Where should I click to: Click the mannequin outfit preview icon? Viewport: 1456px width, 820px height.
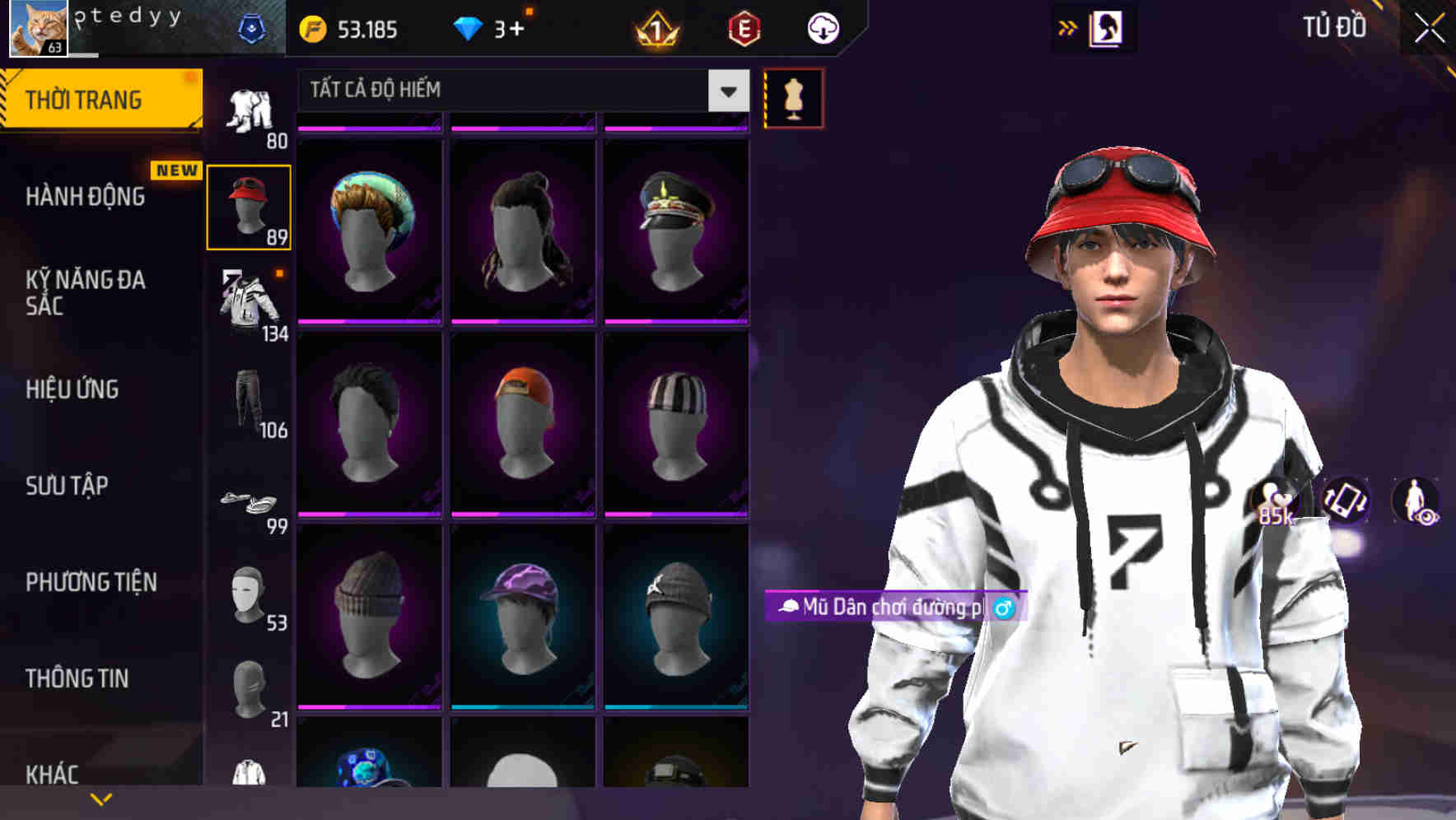click(x=795, y=97)
